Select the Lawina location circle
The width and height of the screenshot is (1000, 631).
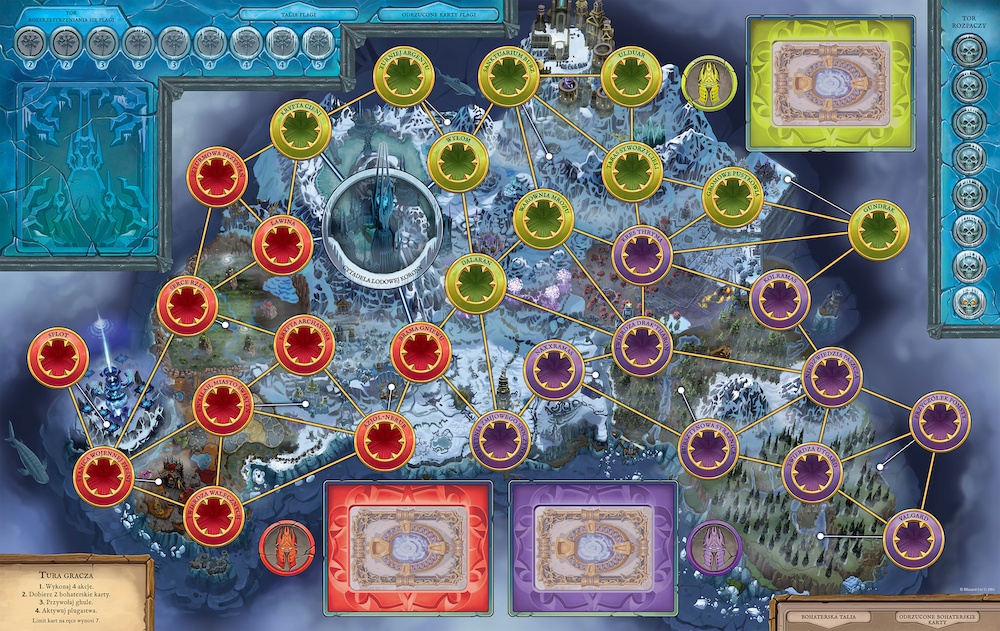[x=283, y=246]
